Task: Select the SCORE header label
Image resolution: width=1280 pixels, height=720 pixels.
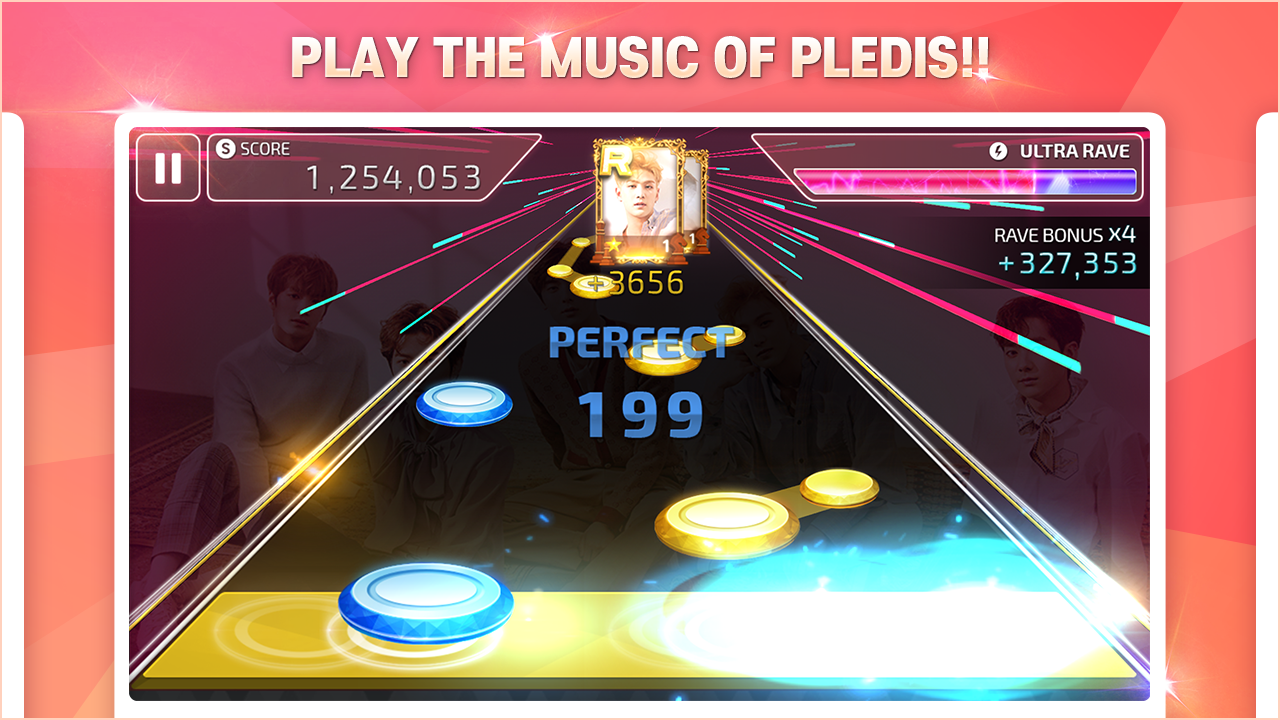Action: pos(263,148)
